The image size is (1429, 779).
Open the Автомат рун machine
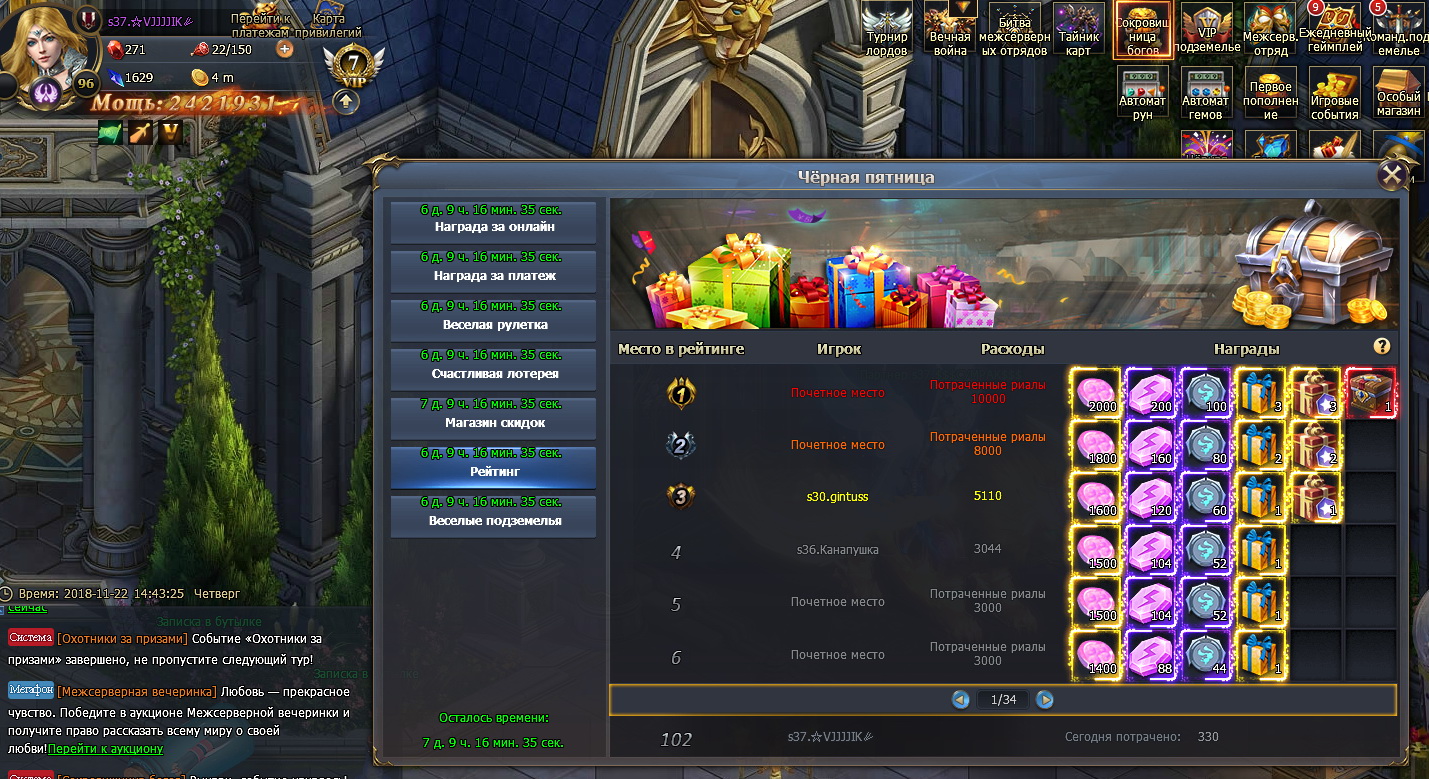pos(1143,95)
